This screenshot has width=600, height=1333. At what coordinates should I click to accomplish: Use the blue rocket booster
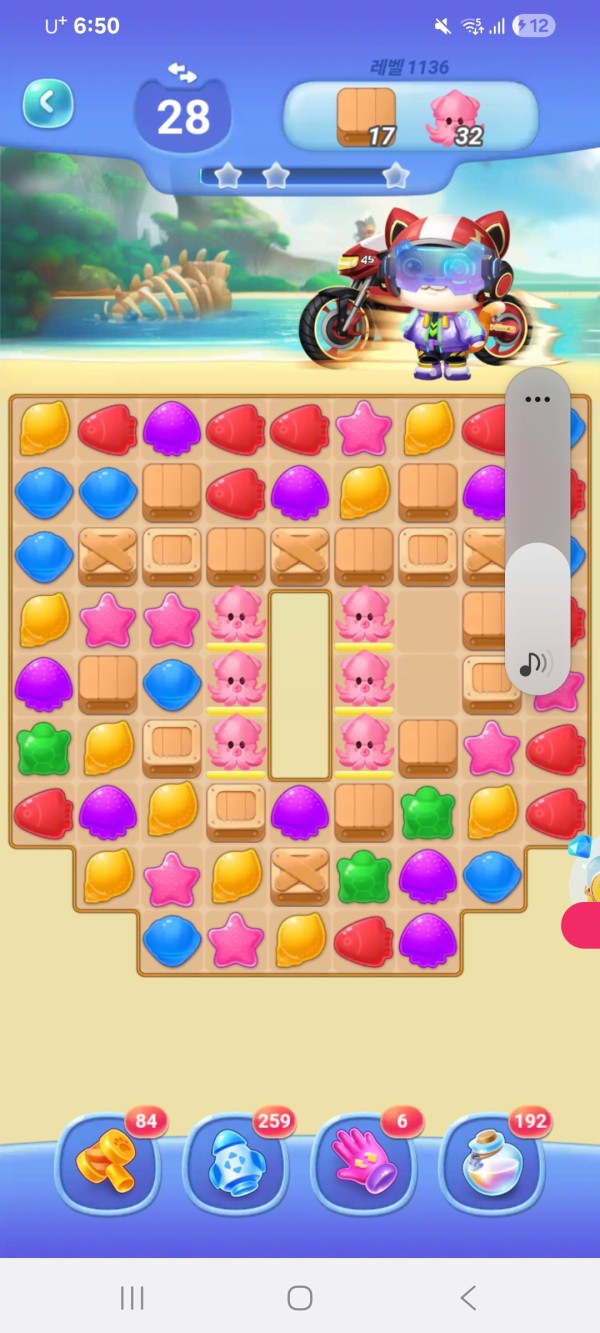pyautogui.click(x=235, y=1162)
